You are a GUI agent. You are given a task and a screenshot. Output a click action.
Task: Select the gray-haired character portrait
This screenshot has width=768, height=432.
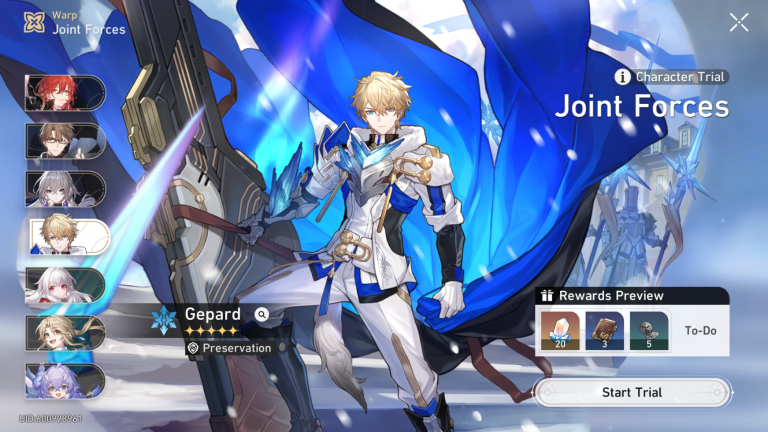[64, 189]
